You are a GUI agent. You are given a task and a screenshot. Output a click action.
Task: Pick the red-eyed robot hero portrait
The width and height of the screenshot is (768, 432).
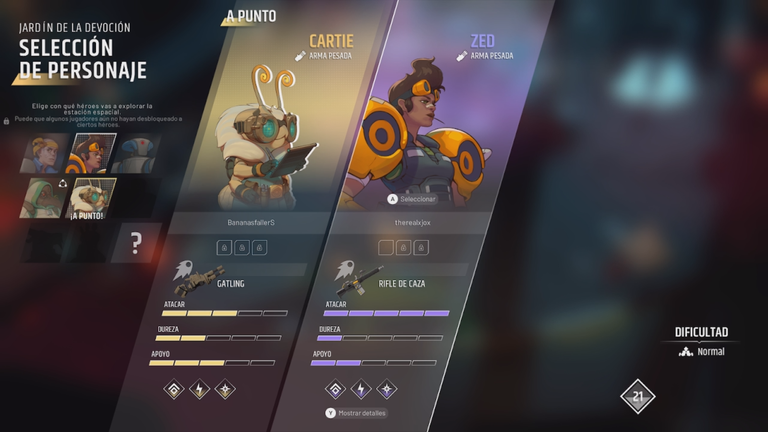pyautogui.click(x=133, y=154)
